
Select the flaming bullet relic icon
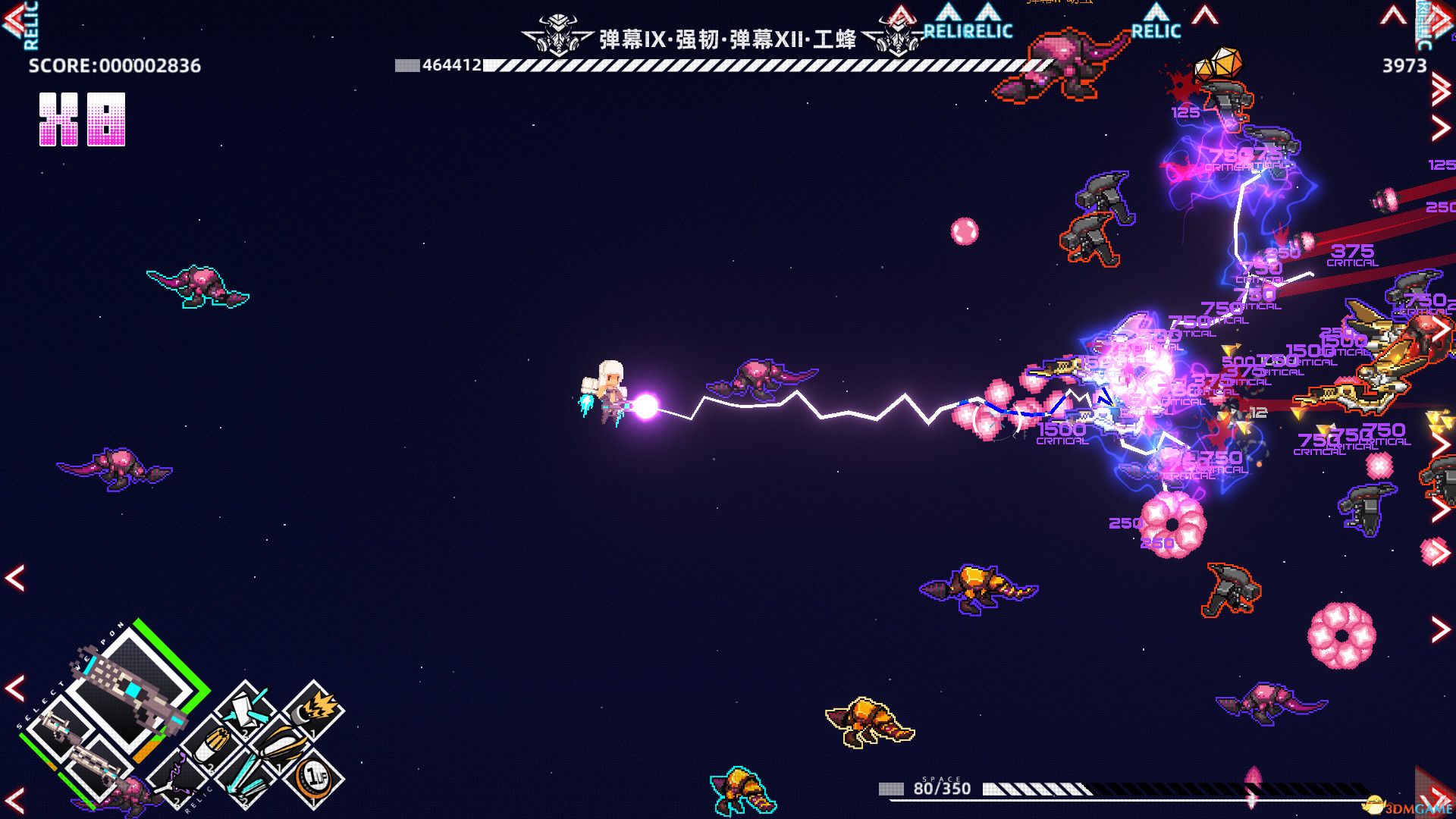click(x=315, y=711)
